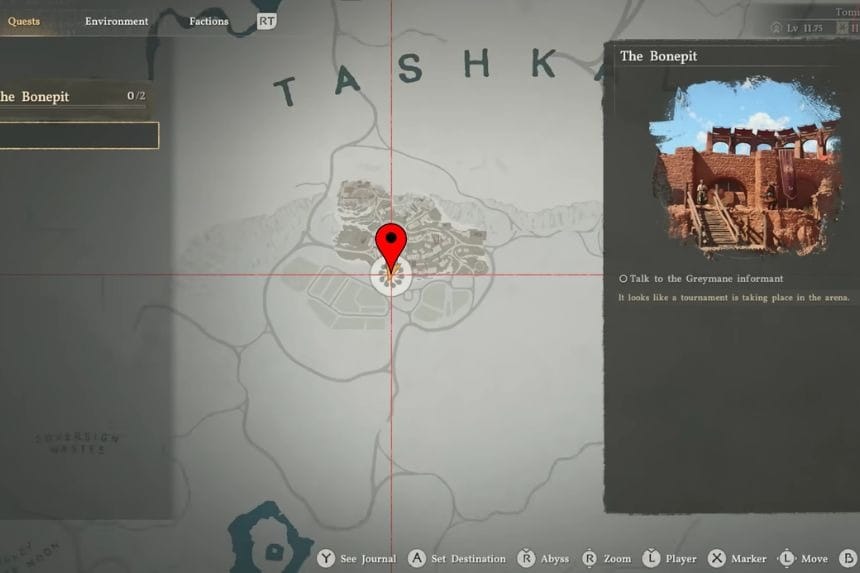Screen dimensions: 860x573
Task: View The Bonepit arena thumbnail image
Action: [743, 166]
